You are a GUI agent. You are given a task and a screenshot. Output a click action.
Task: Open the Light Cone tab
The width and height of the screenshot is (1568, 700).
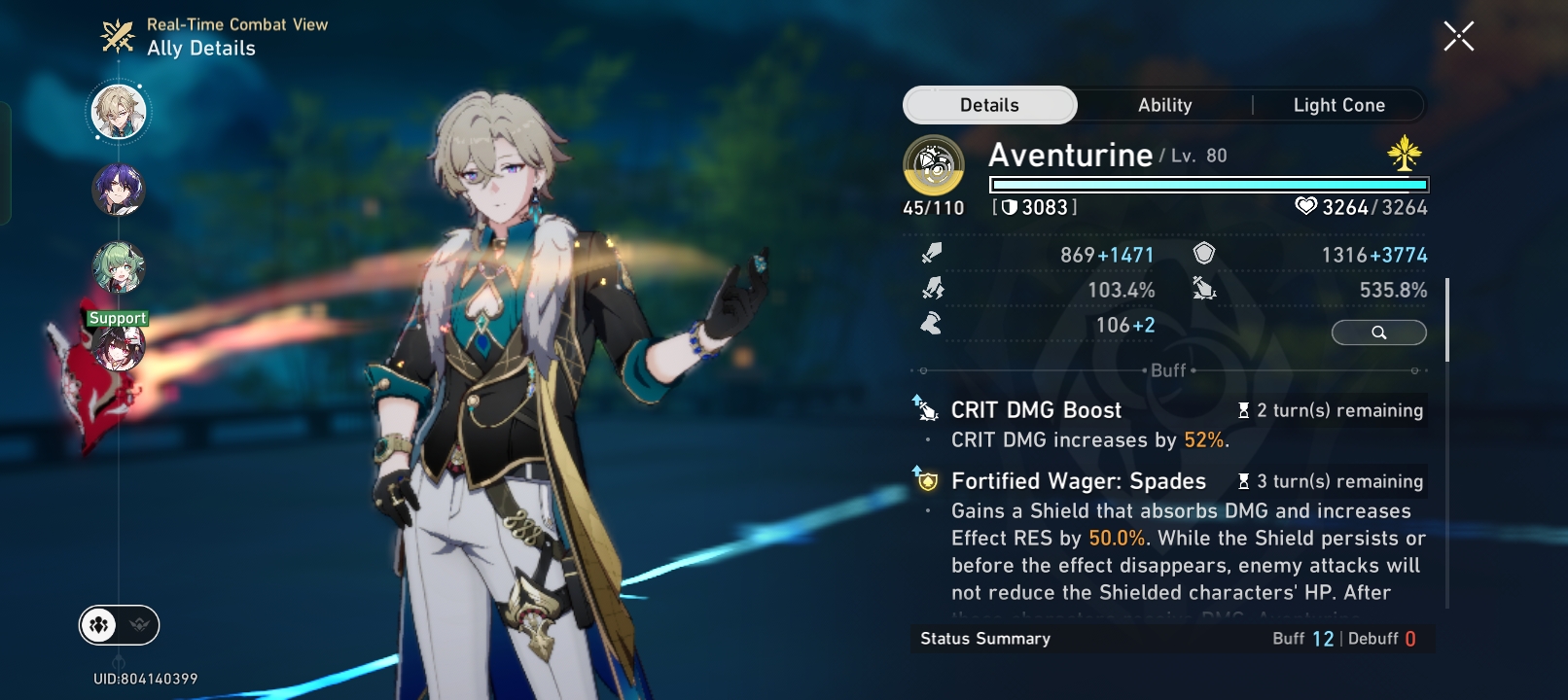coord(1338,105)
